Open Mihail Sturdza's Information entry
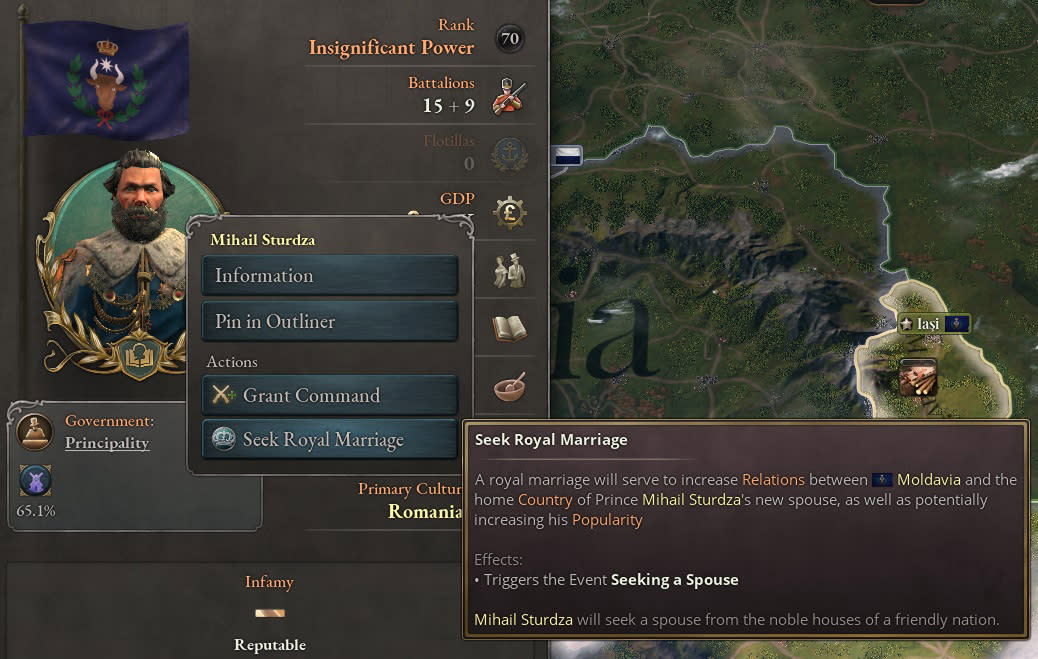The height and width of the screenshot is (659, 1038). [329, 275]
